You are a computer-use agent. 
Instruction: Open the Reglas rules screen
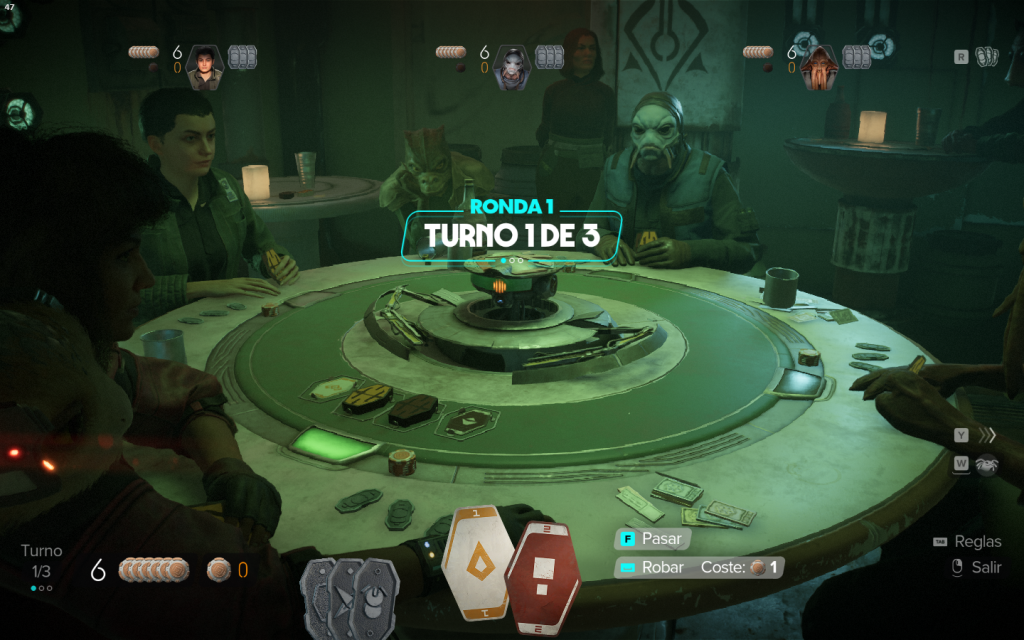tap(976, 542)
